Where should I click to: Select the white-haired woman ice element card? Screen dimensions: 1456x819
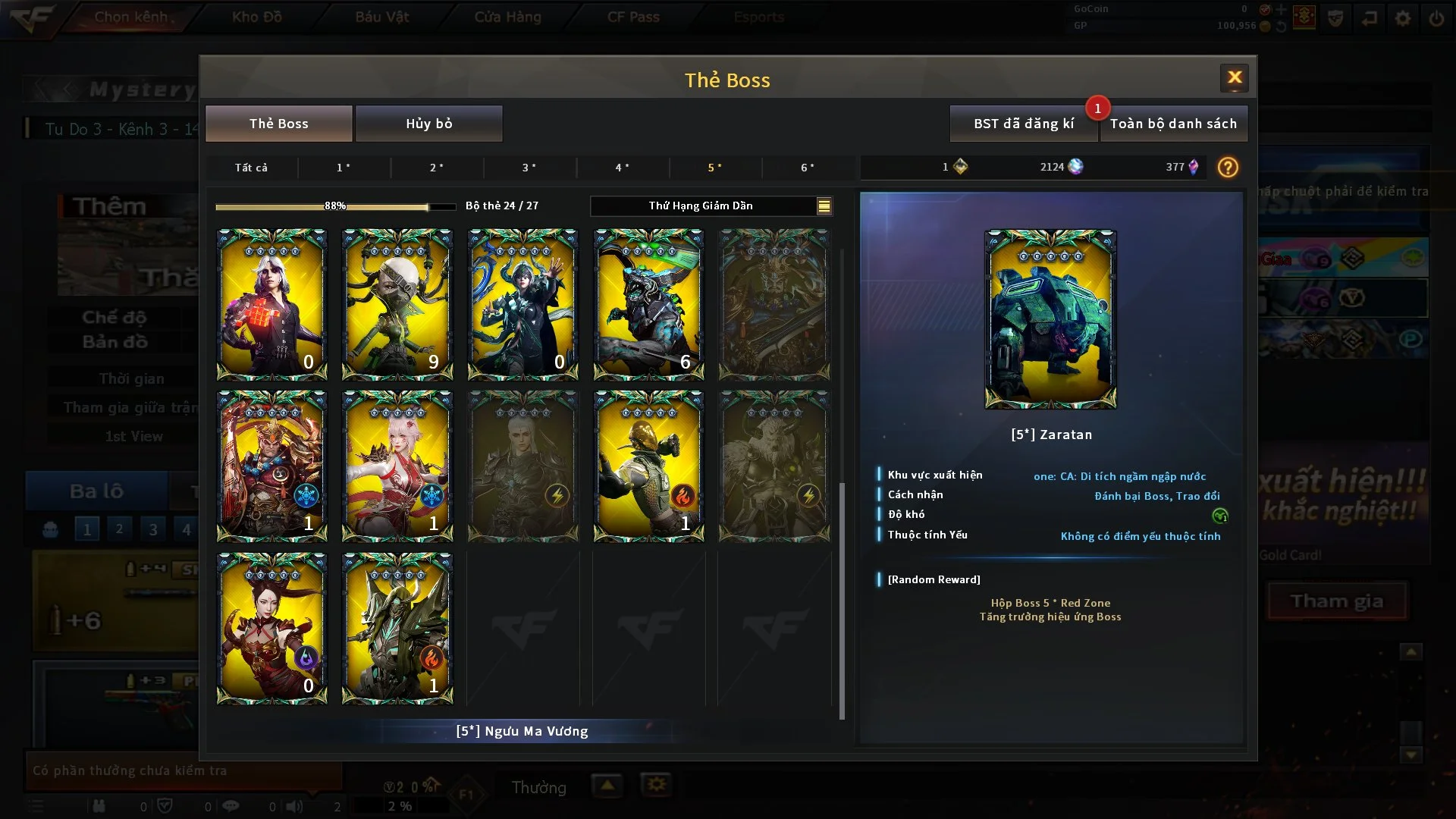point(397,466)
